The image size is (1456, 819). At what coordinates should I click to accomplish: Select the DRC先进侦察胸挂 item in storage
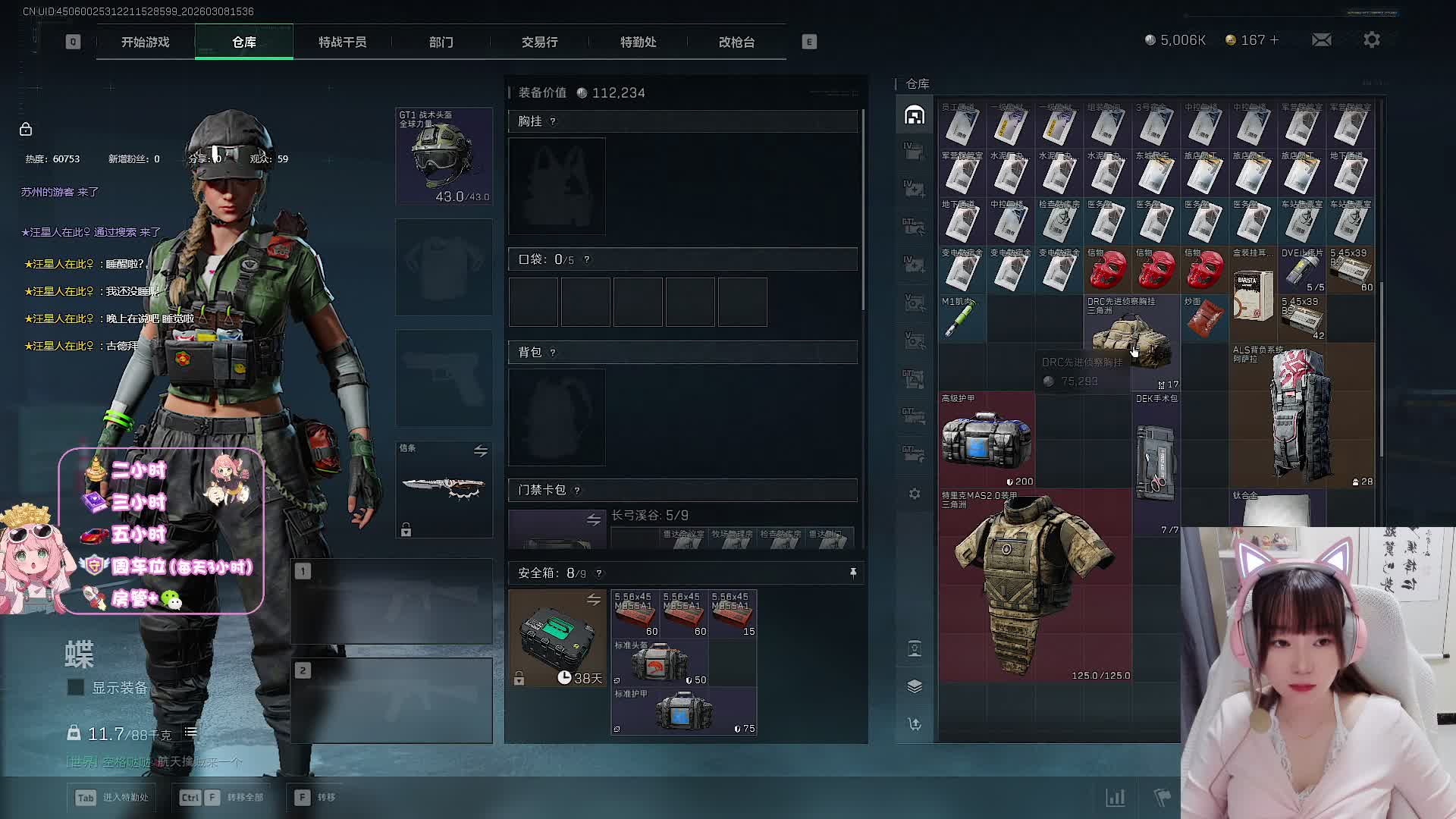click(1131, 341)
